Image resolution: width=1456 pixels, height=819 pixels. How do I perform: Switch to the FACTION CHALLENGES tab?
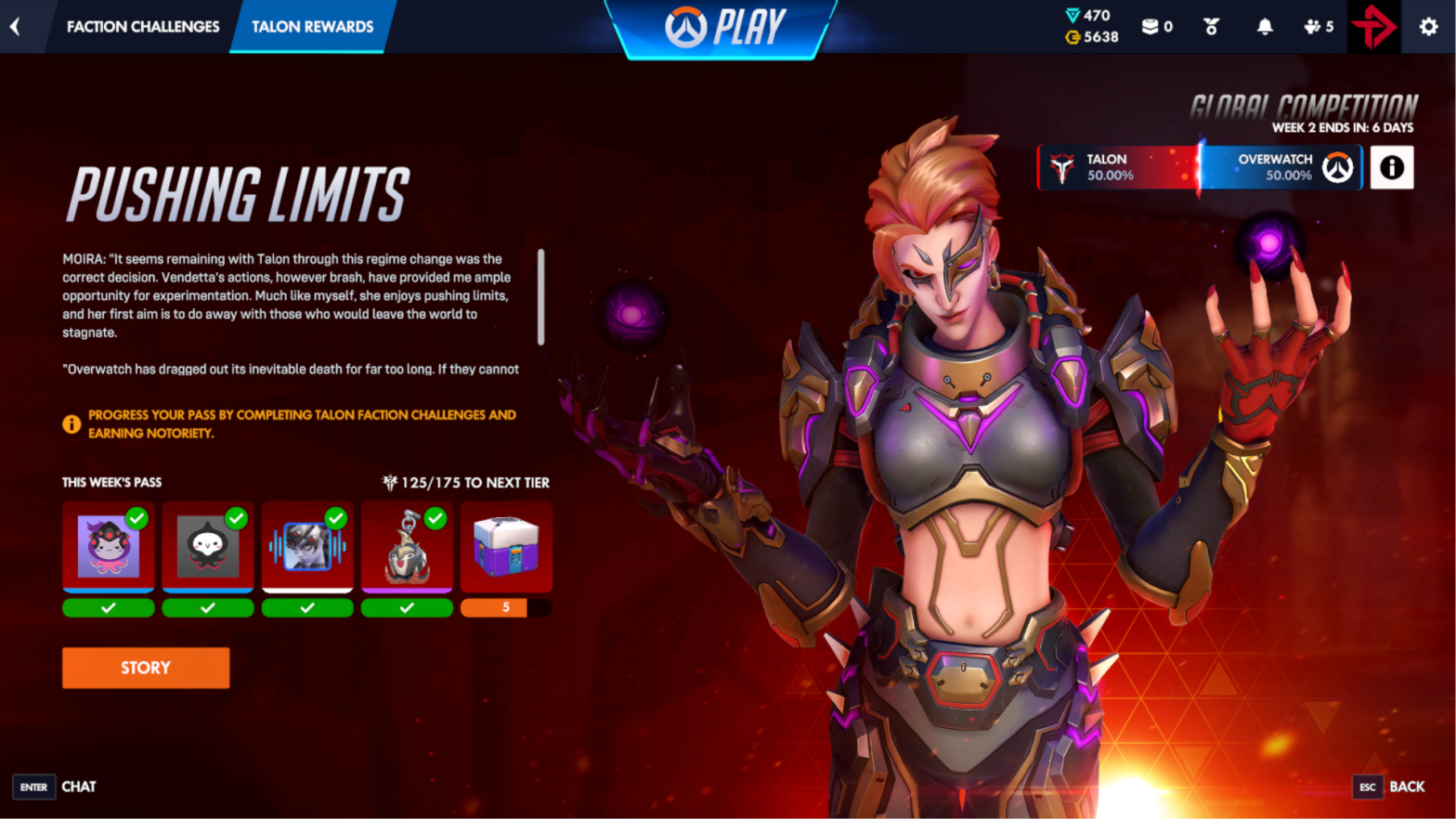tap(141, 27)
